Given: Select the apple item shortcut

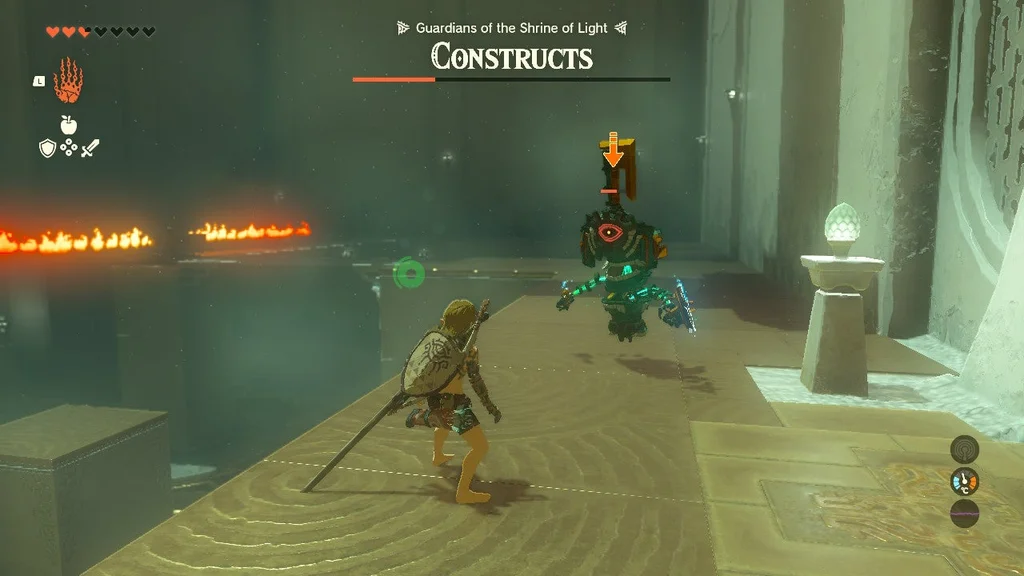Looking at the screenshot, I should [69, 125].
